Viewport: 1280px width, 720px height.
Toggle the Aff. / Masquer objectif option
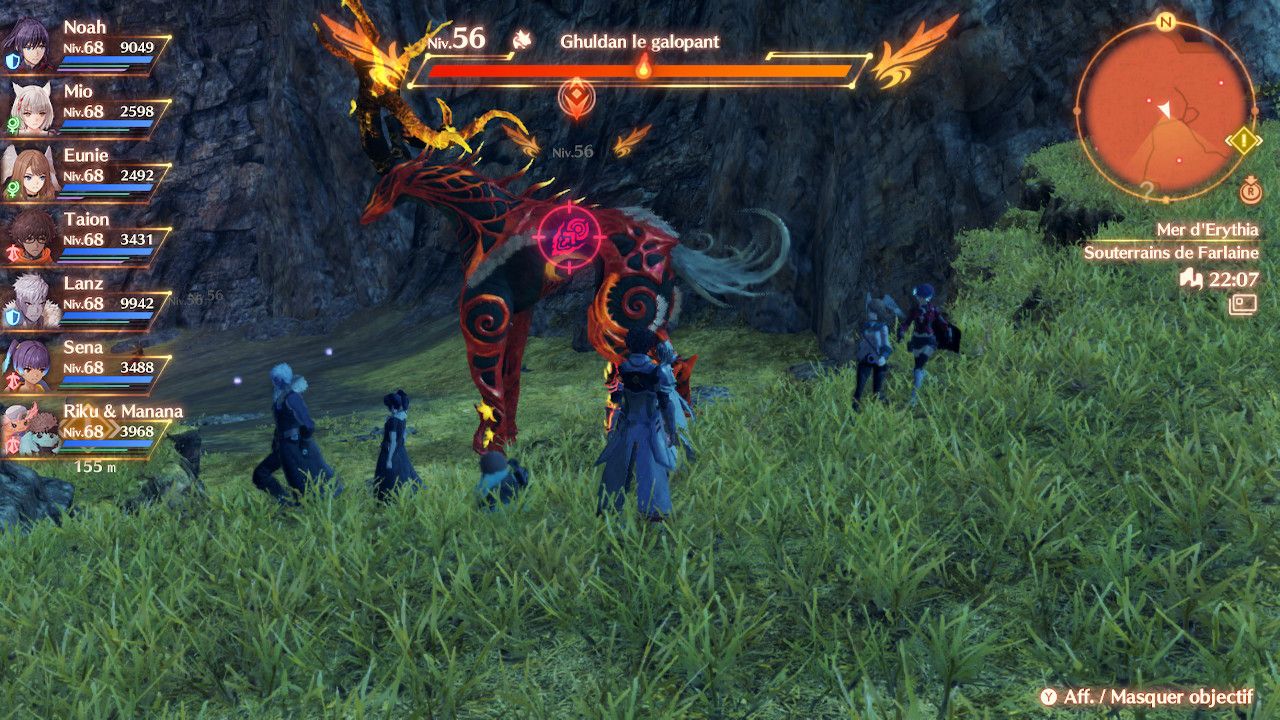click(x=1146, y=697)
